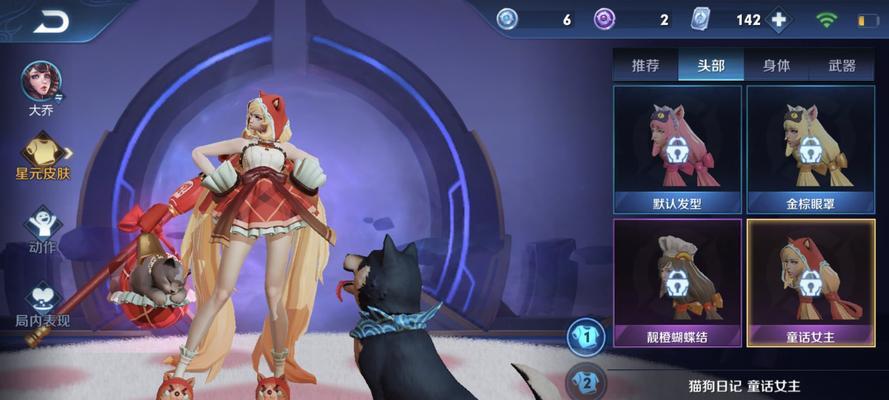Screen dimensions: 889x400
Task: Open the 动作 menu
Action: (42, 226)
